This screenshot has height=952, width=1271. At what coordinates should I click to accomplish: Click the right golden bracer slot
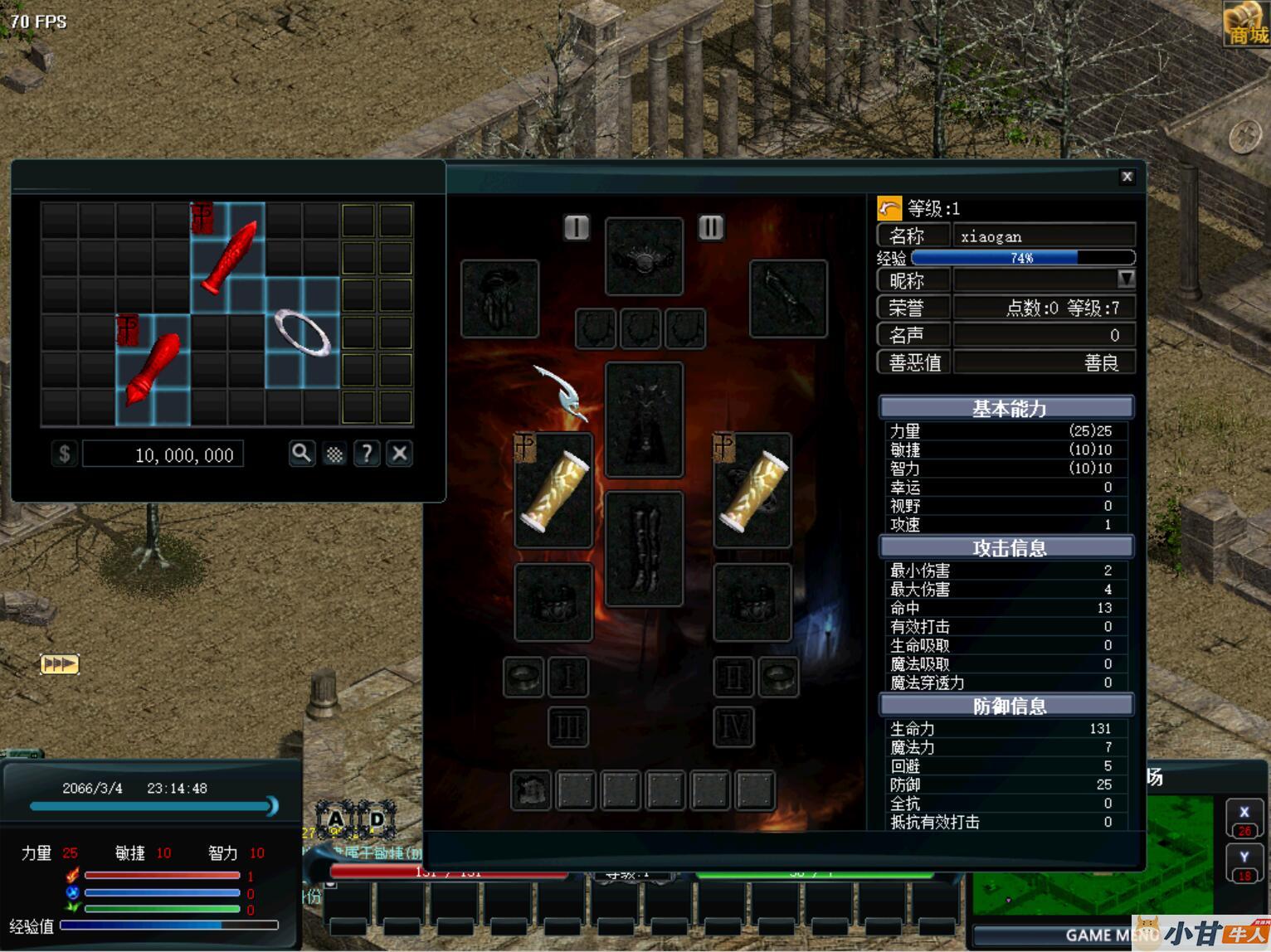point(752,491)
